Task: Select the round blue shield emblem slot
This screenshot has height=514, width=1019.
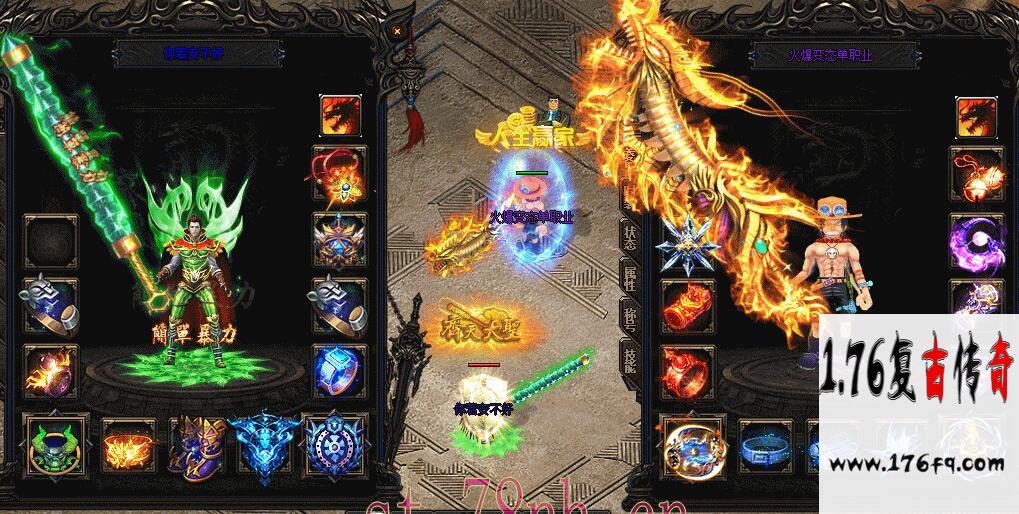Action: pos(333,443)
